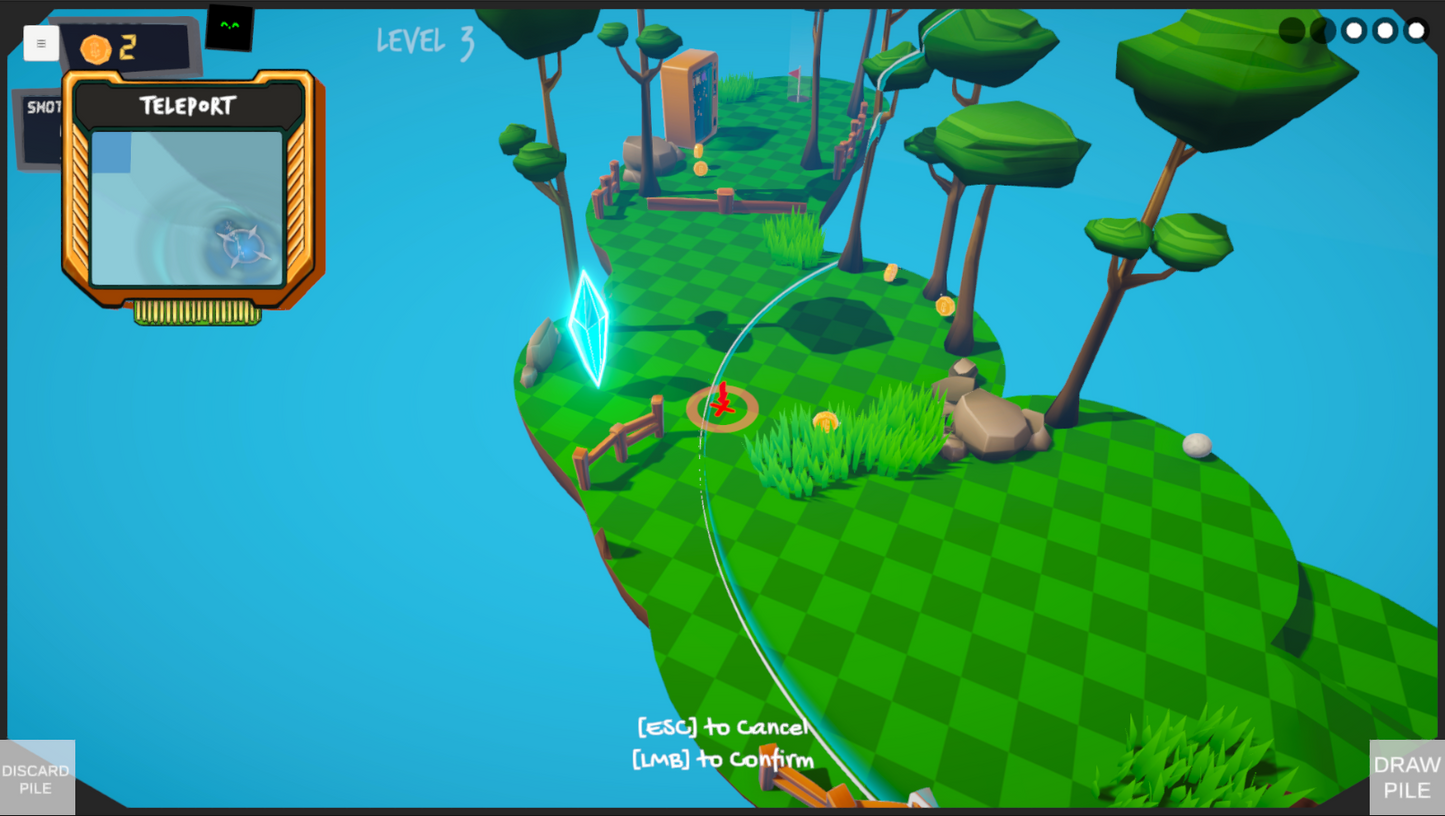The height and width of the screenshot is (816, 1445).
Task: Click the red flag near the arcade board
Action: (796, 74)
